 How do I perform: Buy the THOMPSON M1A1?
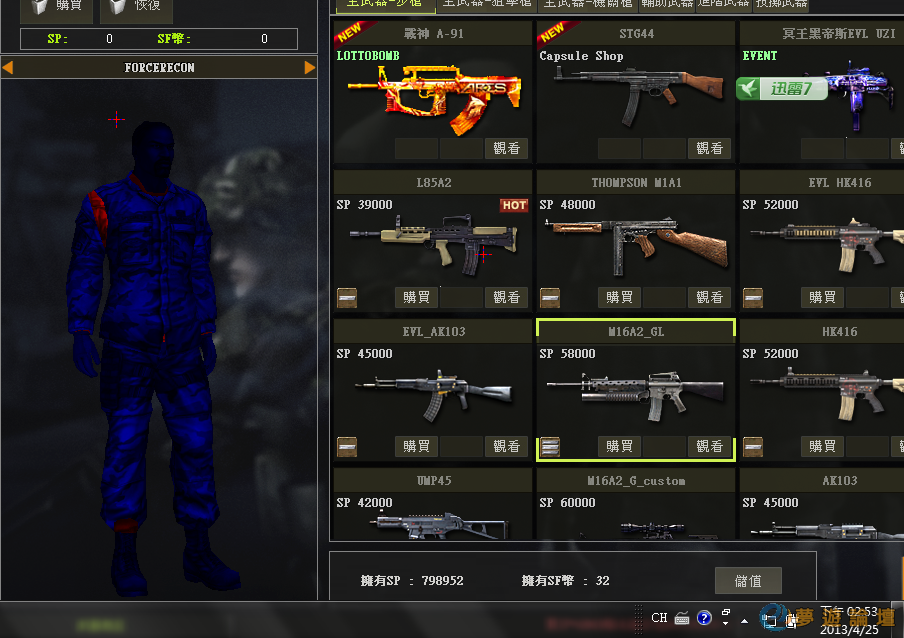pyautogui.click(x=619, y=297)
